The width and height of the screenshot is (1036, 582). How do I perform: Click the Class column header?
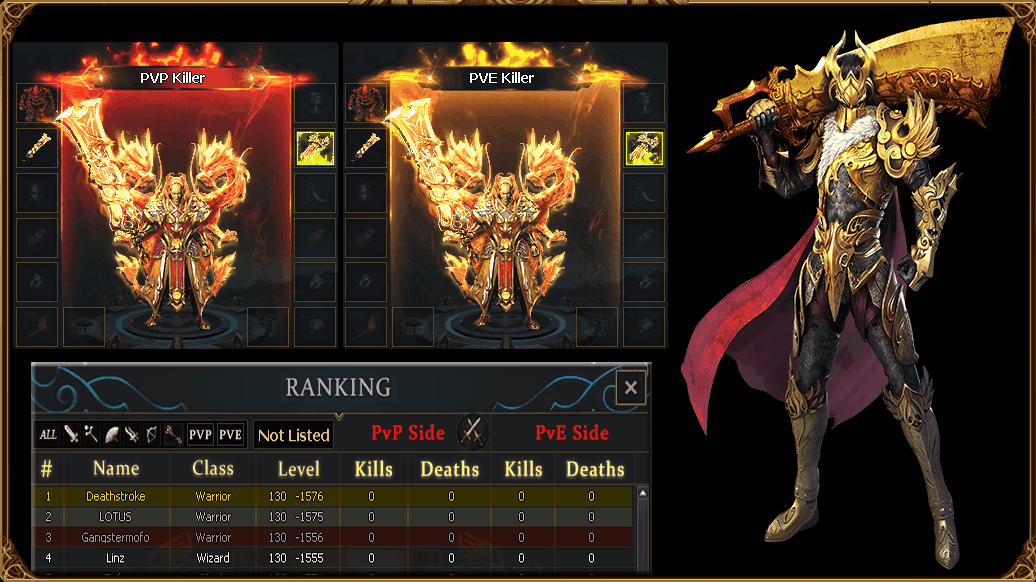click(x=213, y=468)
